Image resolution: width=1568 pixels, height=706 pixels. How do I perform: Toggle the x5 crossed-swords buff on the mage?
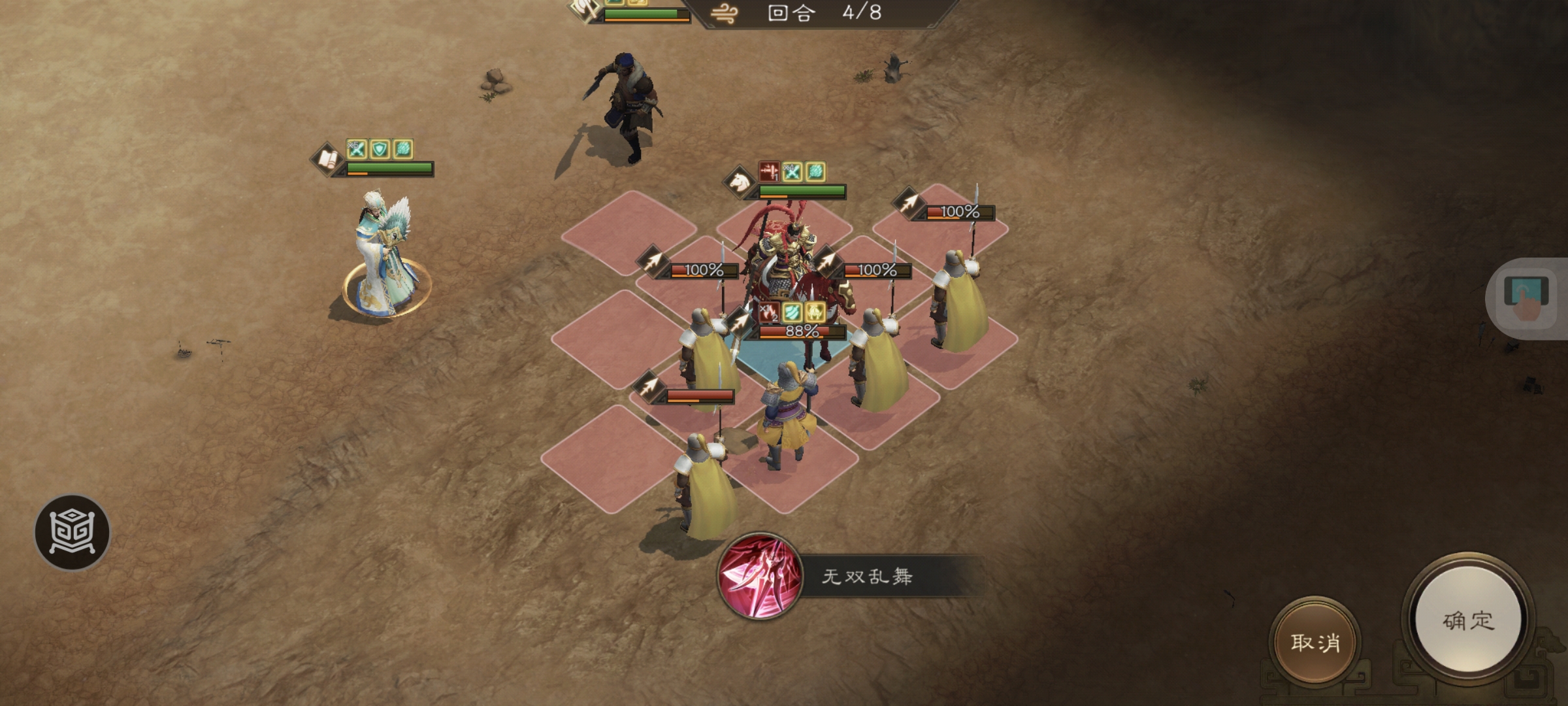pyautogui.click(x=356, y=149)
